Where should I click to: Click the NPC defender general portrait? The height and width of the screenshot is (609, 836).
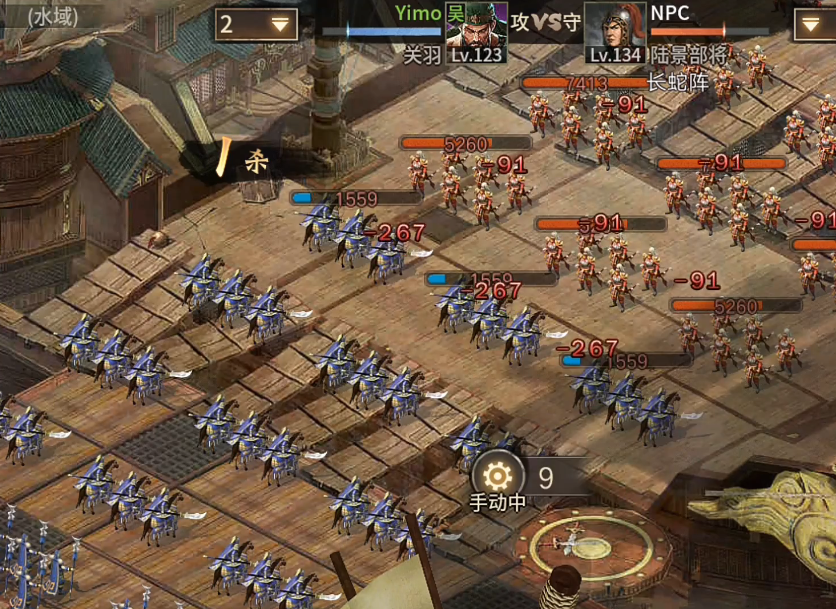coord(613,32)
